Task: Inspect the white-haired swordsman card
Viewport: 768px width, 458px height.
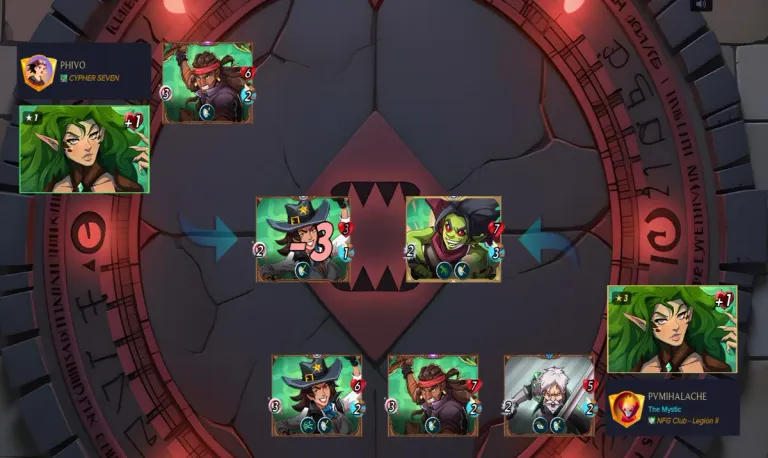Action: coord(549,395)
